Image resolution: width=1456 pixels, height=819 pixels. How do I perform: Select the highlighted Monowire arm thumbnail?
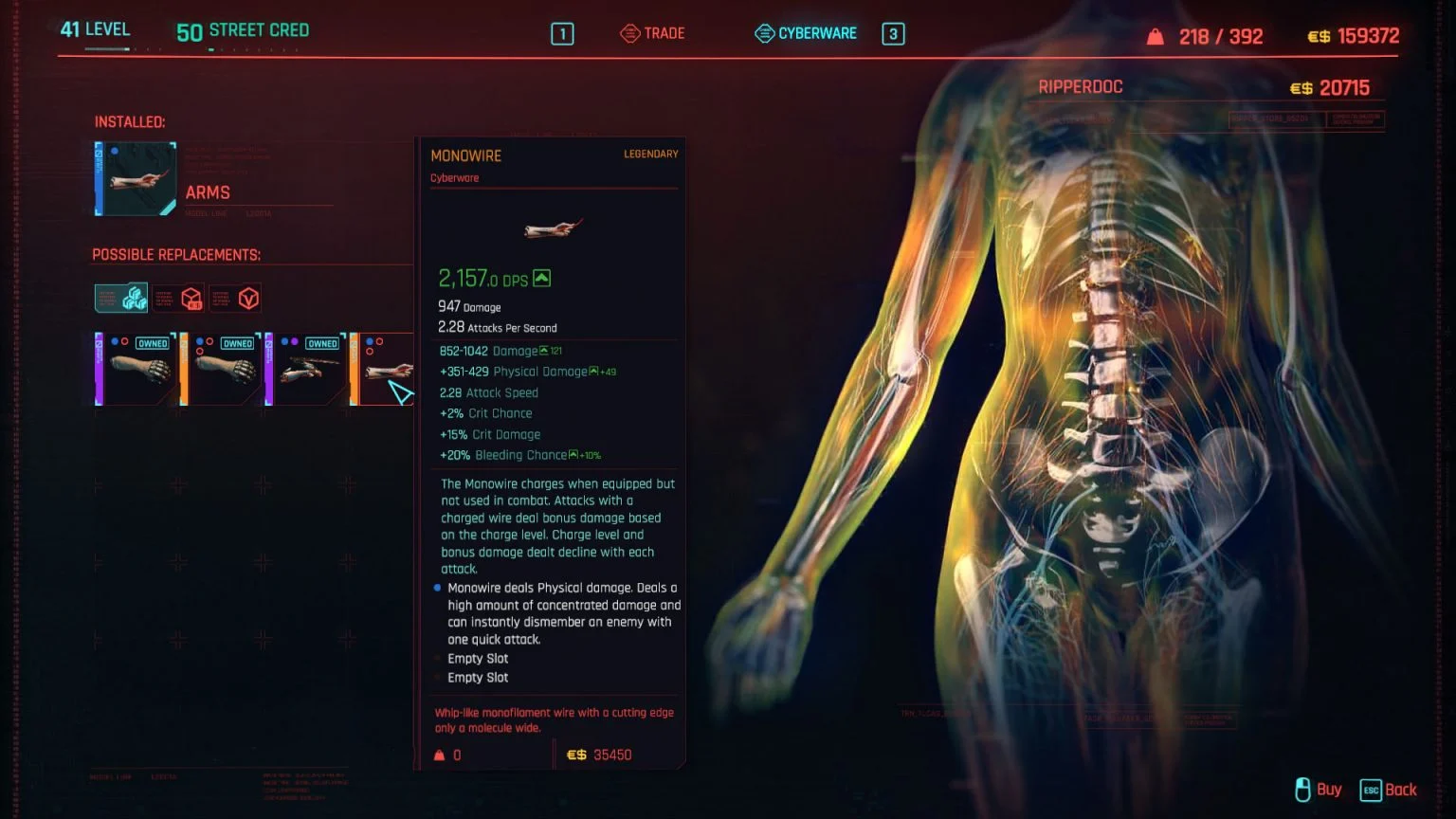coord(387,370)
